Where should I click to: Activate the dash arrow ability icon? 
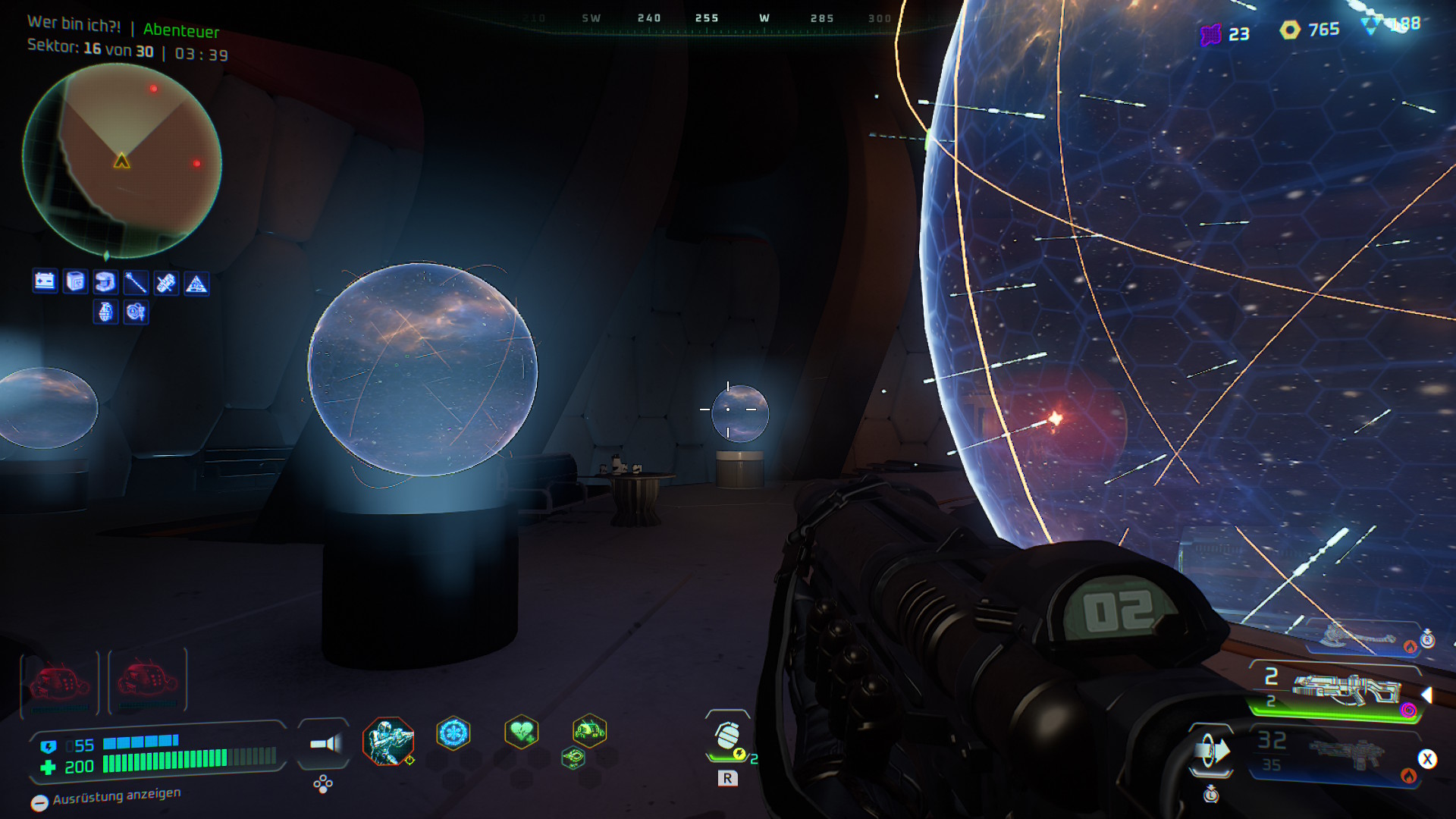pos(1211,752)
